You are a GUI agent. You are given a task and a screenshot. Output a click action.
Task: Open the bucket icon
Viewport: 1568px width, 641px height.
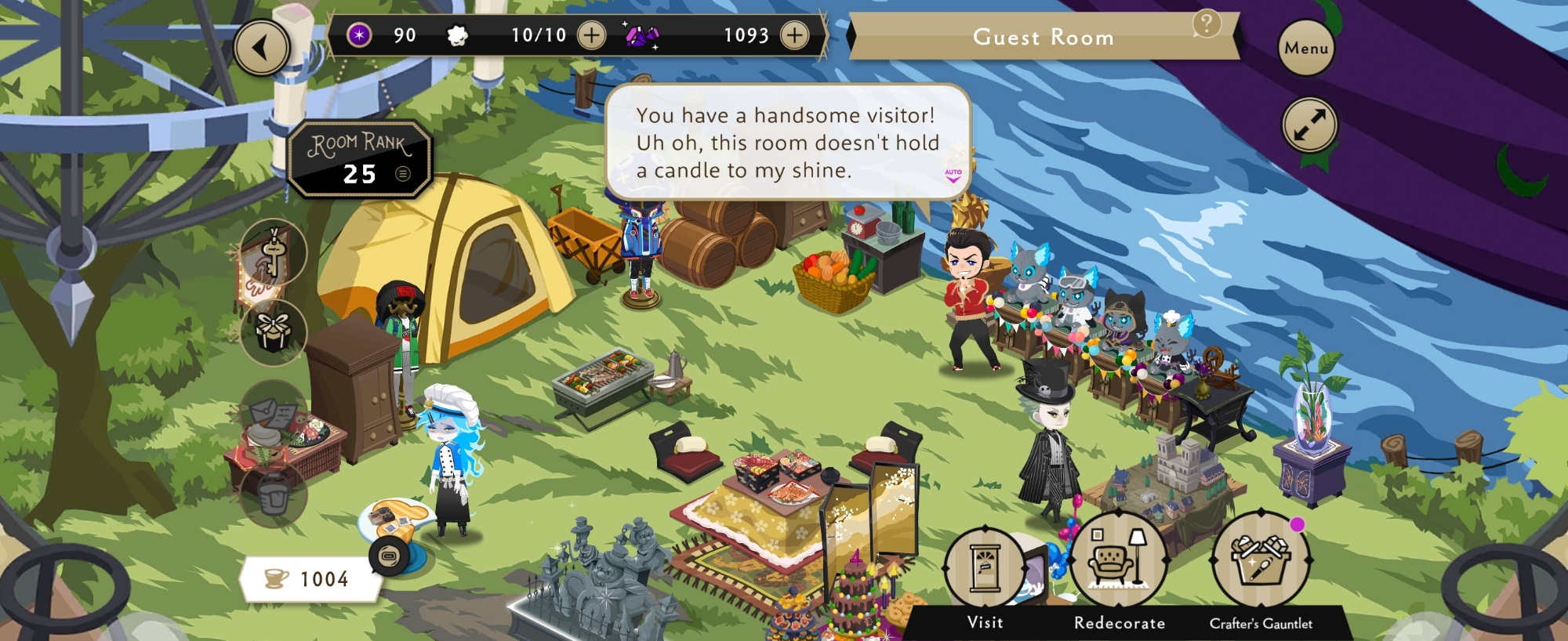coord(273,494)
